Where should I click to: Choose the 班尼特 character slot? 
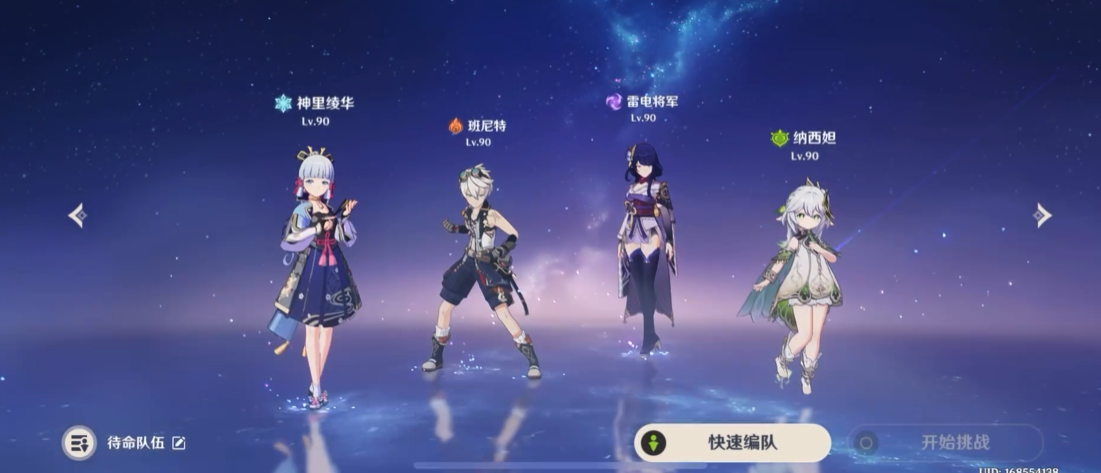(x=482, y=270)
